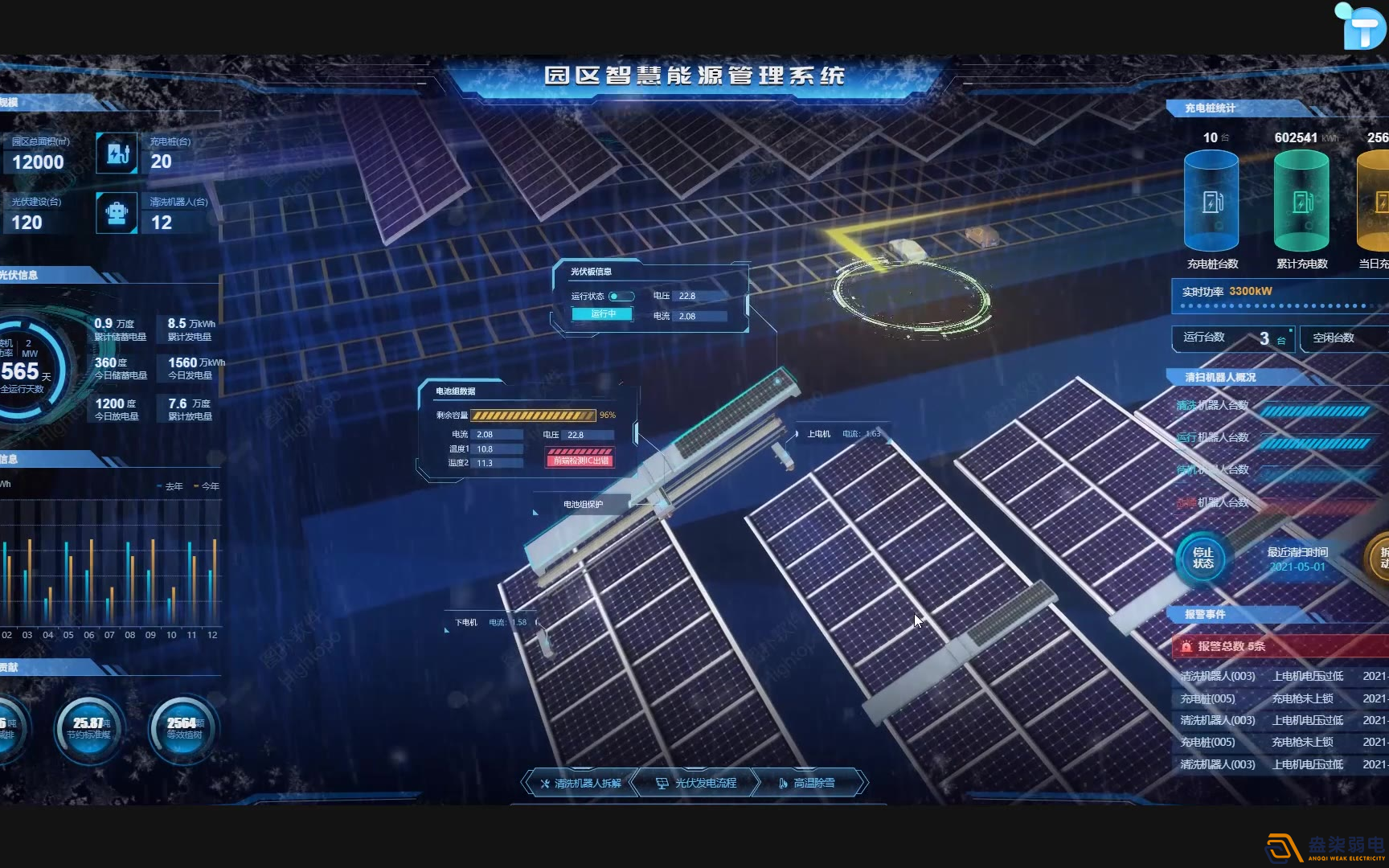Select the 充电桩(005) 充电枪未上锁 alarm row
The height and width of the screenshot is (868, 1389).
click(1262, 698)
